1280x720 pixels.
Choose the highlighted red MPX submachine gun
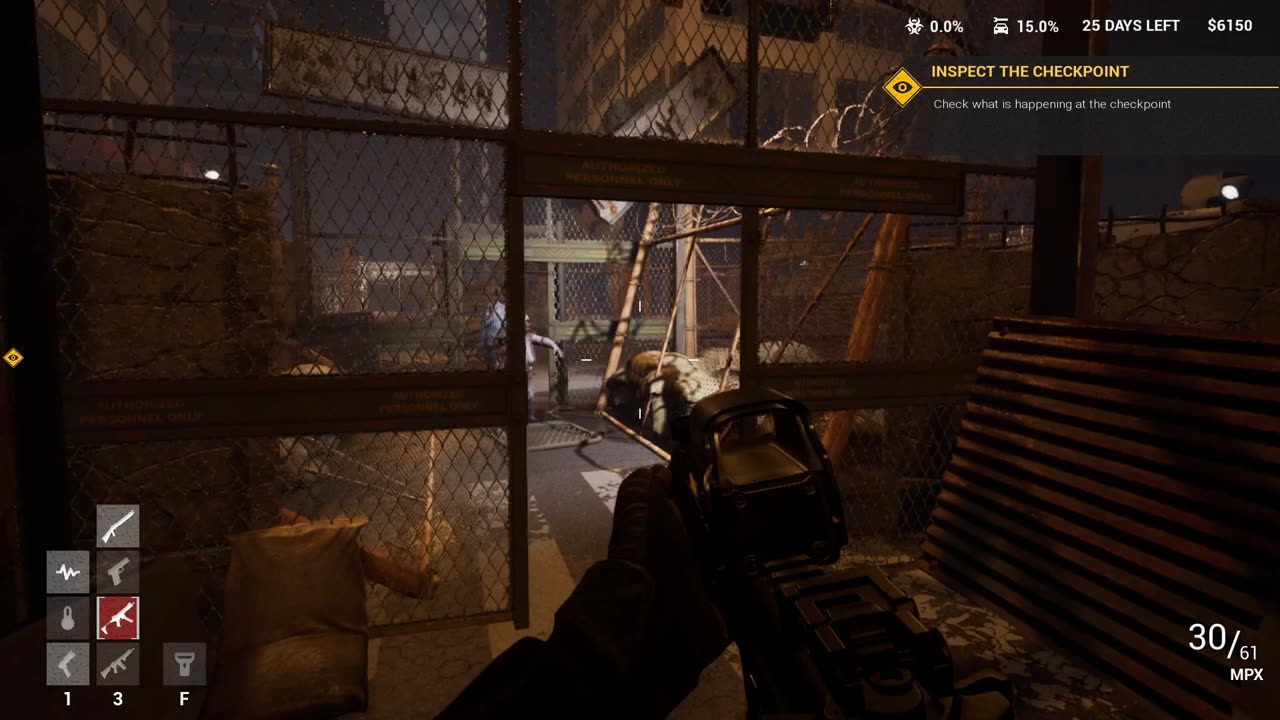coord(118,618)
